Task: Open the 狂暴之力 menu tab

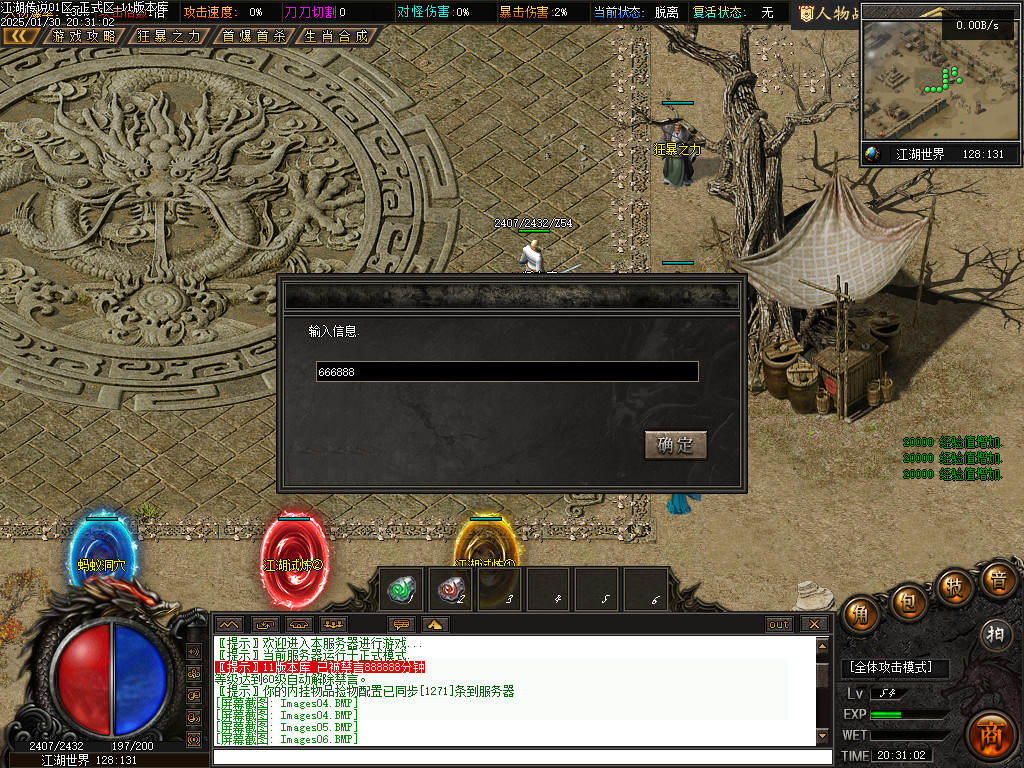Action: [x=169, y=36]
